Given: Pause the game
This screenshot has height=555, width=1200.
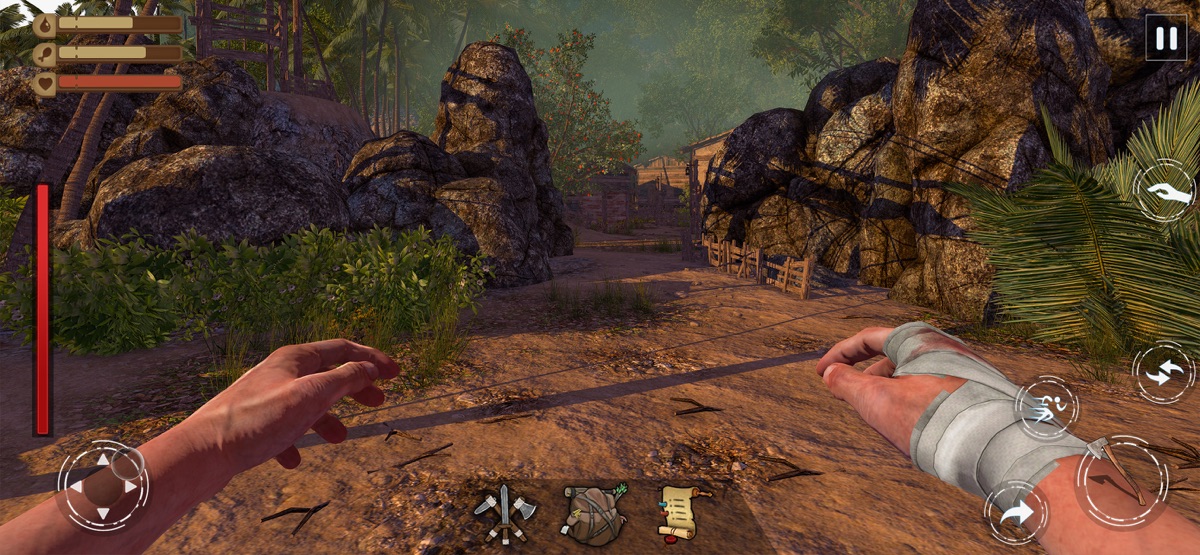Looking at the screenshot, I should coord(1165,38).
